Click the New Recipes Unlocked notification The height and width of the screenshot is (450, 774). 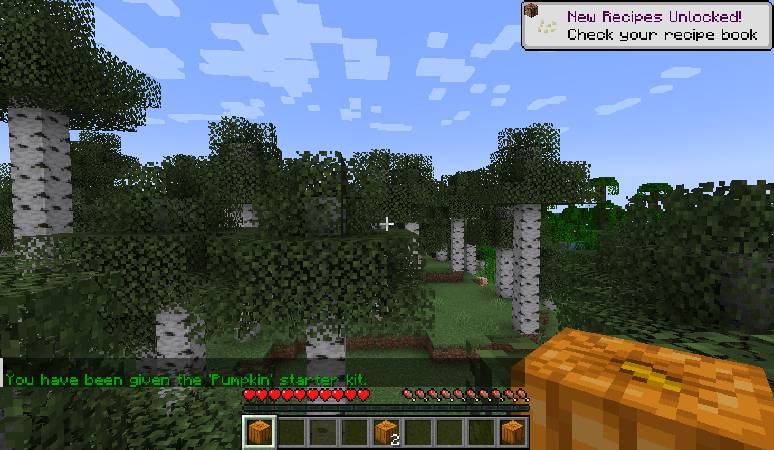point(647,25)
